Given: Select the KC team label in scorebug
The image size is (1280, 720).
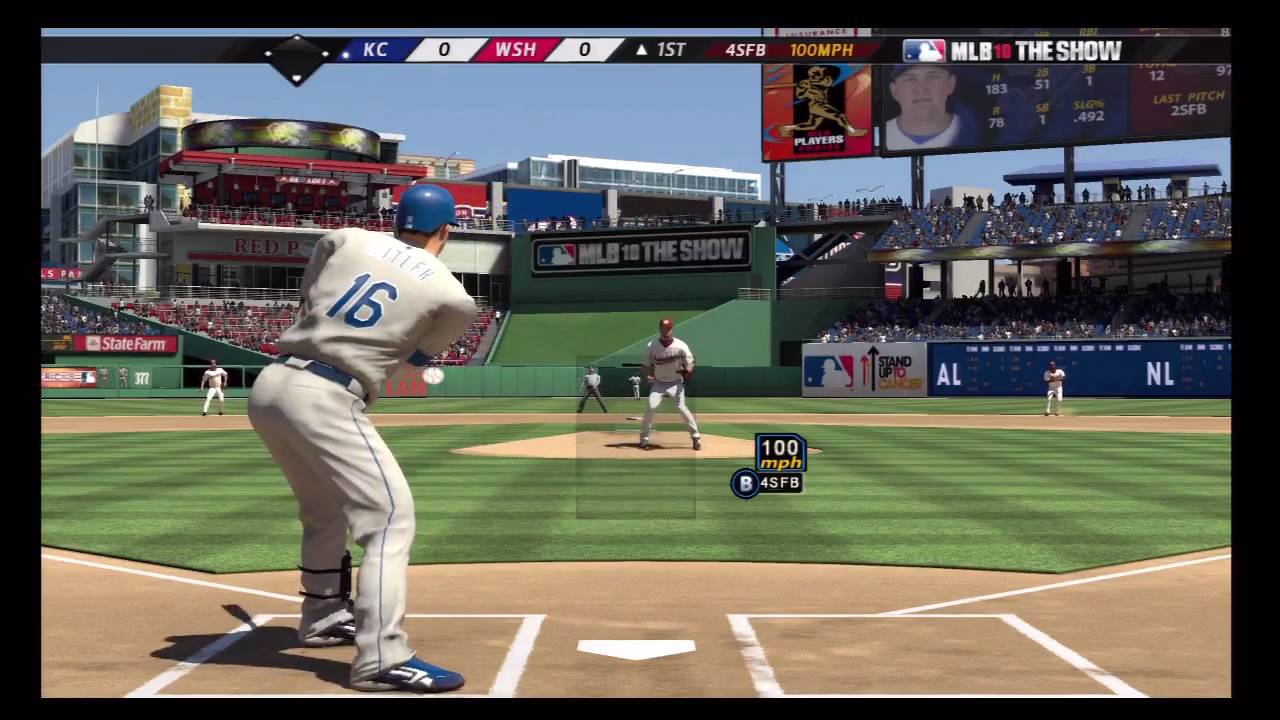Looking at the screenshot, I should point(376,50).
